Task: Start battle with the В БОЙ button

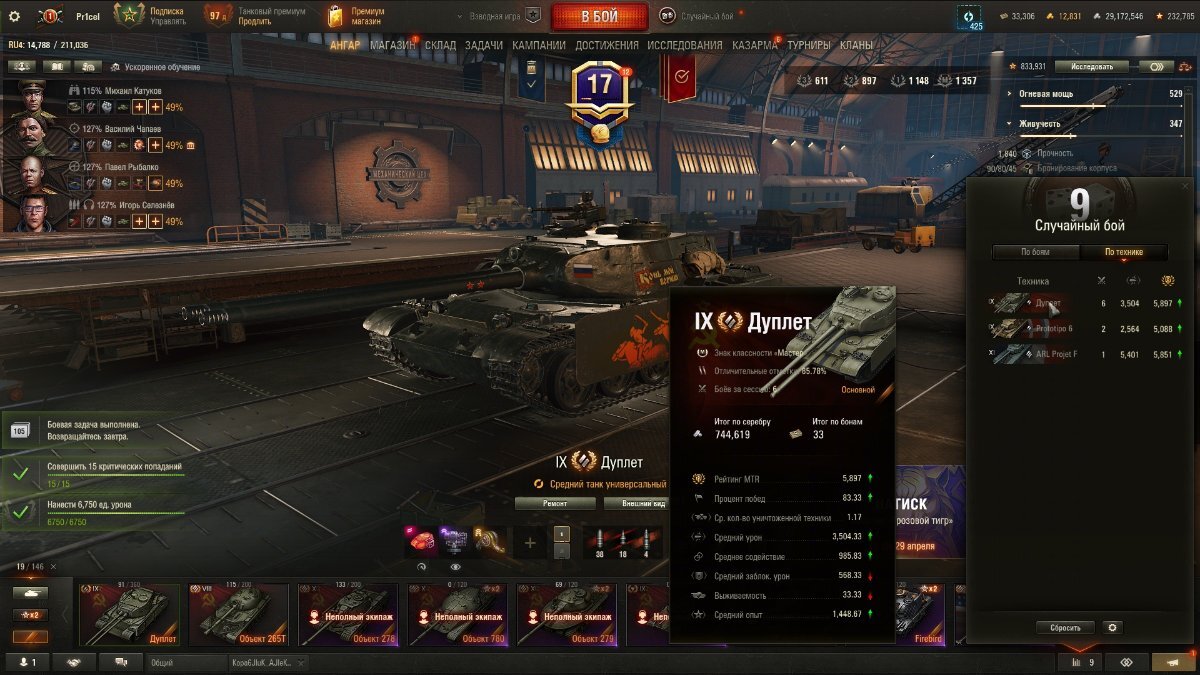Action: click(x=599, y=16)
